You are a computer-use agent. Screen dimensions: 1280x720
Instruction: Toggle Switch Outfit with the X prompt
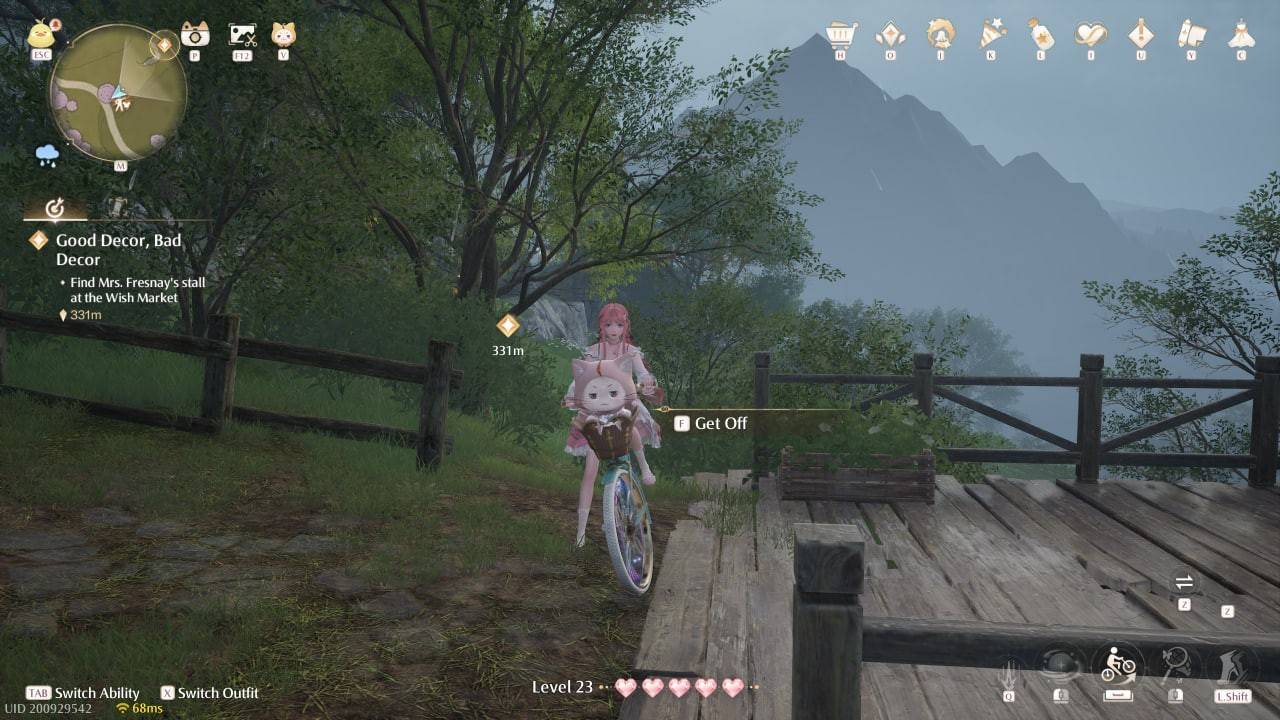(x=213, y=692)
